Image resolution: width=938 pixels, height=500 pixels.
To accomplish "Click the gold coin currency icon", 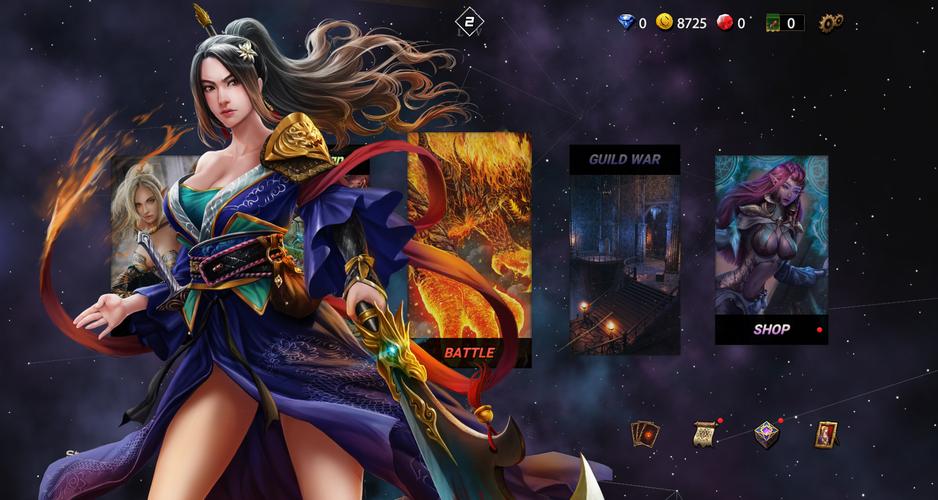I will [x=665, y=22].
